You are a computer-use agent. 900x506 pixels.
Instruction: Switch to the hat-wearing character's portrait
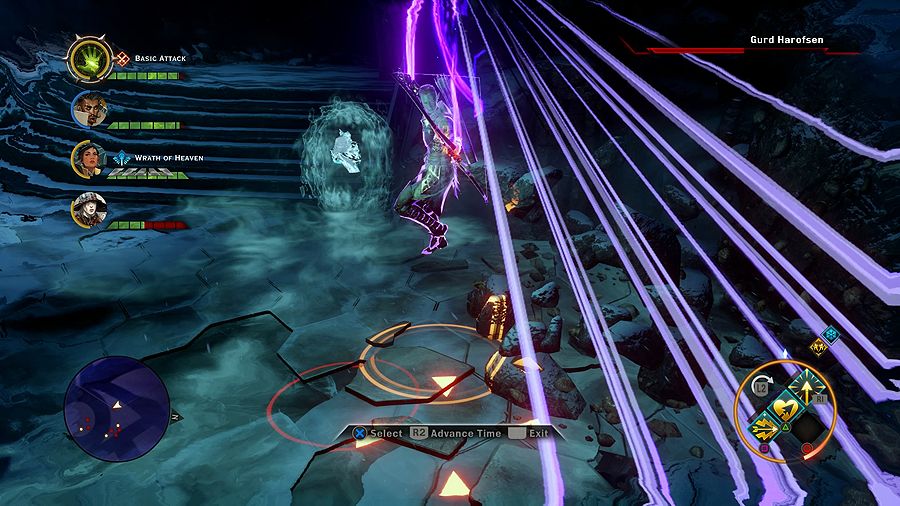(87, 209)
